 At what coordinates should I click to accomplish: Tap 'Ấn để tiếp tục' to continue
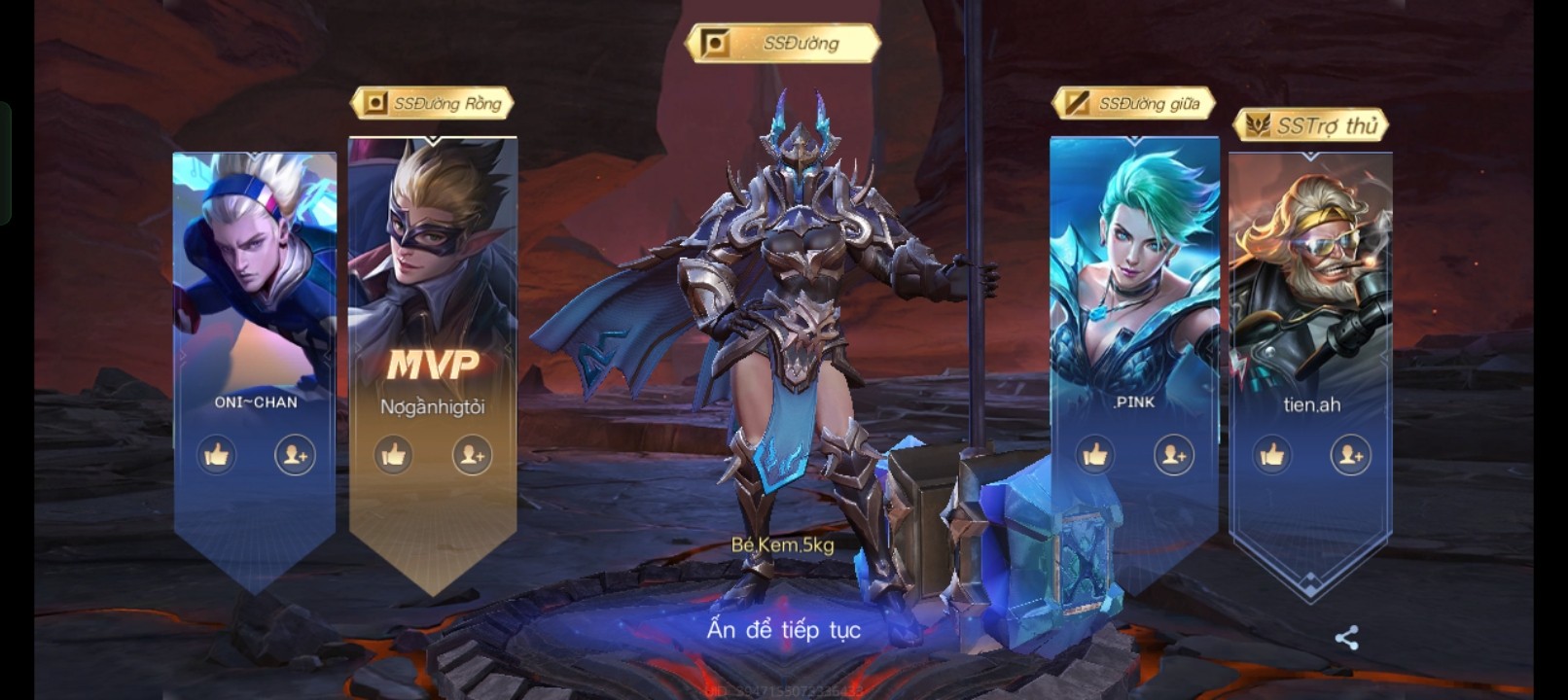coord(784,630)
